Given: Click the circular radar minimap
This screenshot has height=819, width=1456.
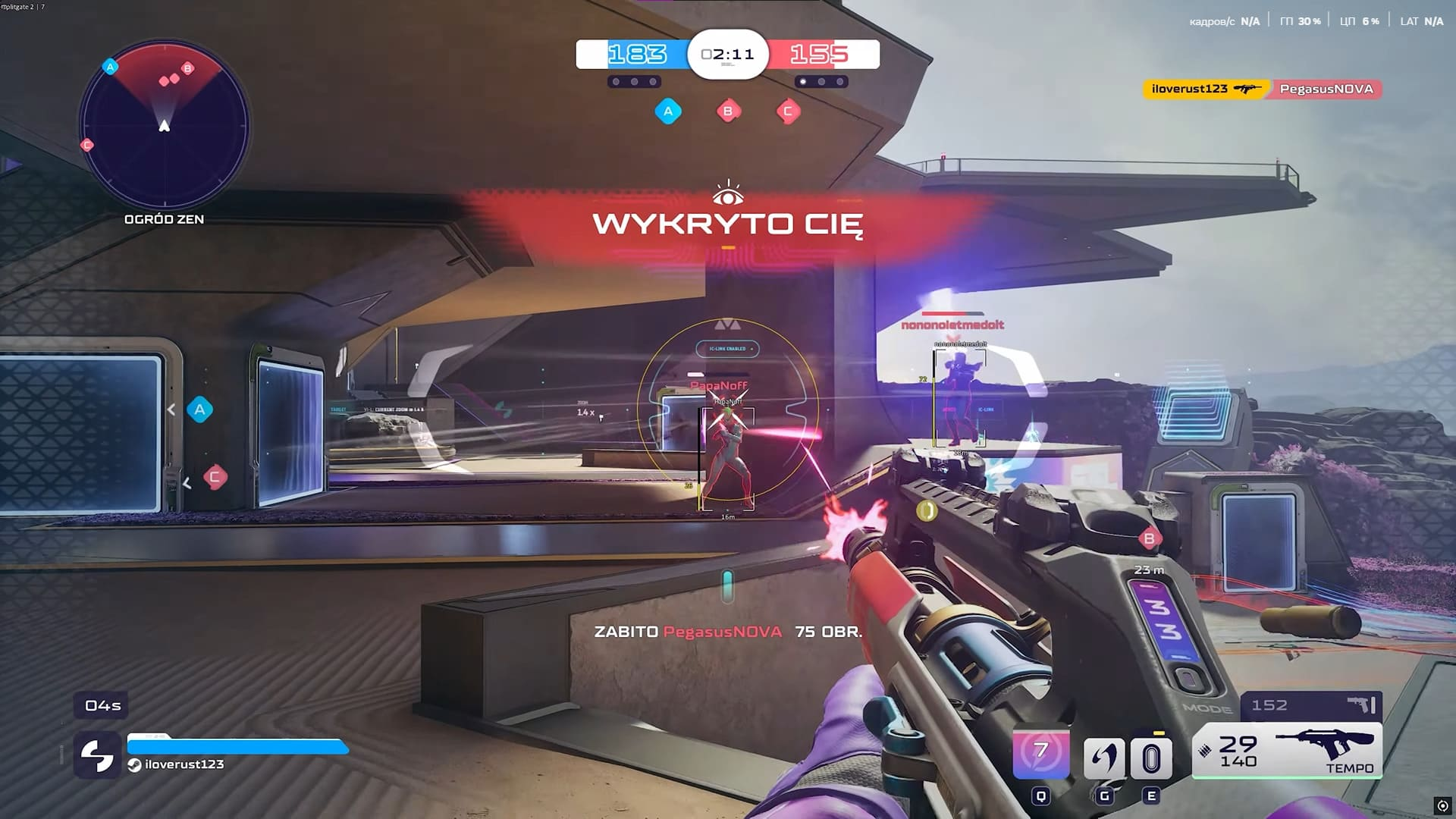Looking at the screenshot, I should point(164,125).
